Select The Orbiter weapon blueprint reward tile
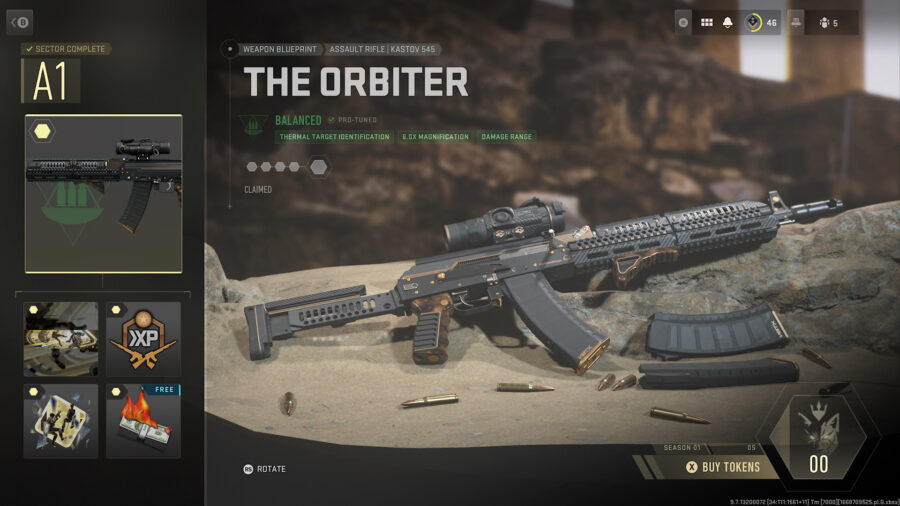The image size is (900, 506). pyautogui.click(x=103, y=194)
